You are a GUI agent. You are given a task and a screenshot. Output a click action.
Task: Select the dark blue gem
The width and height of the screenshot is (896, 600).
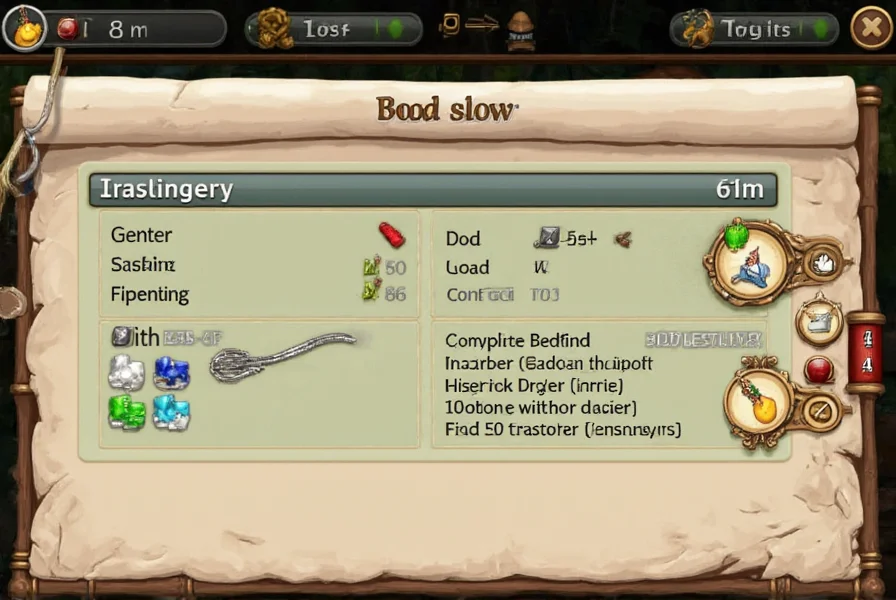pos(172,373)
